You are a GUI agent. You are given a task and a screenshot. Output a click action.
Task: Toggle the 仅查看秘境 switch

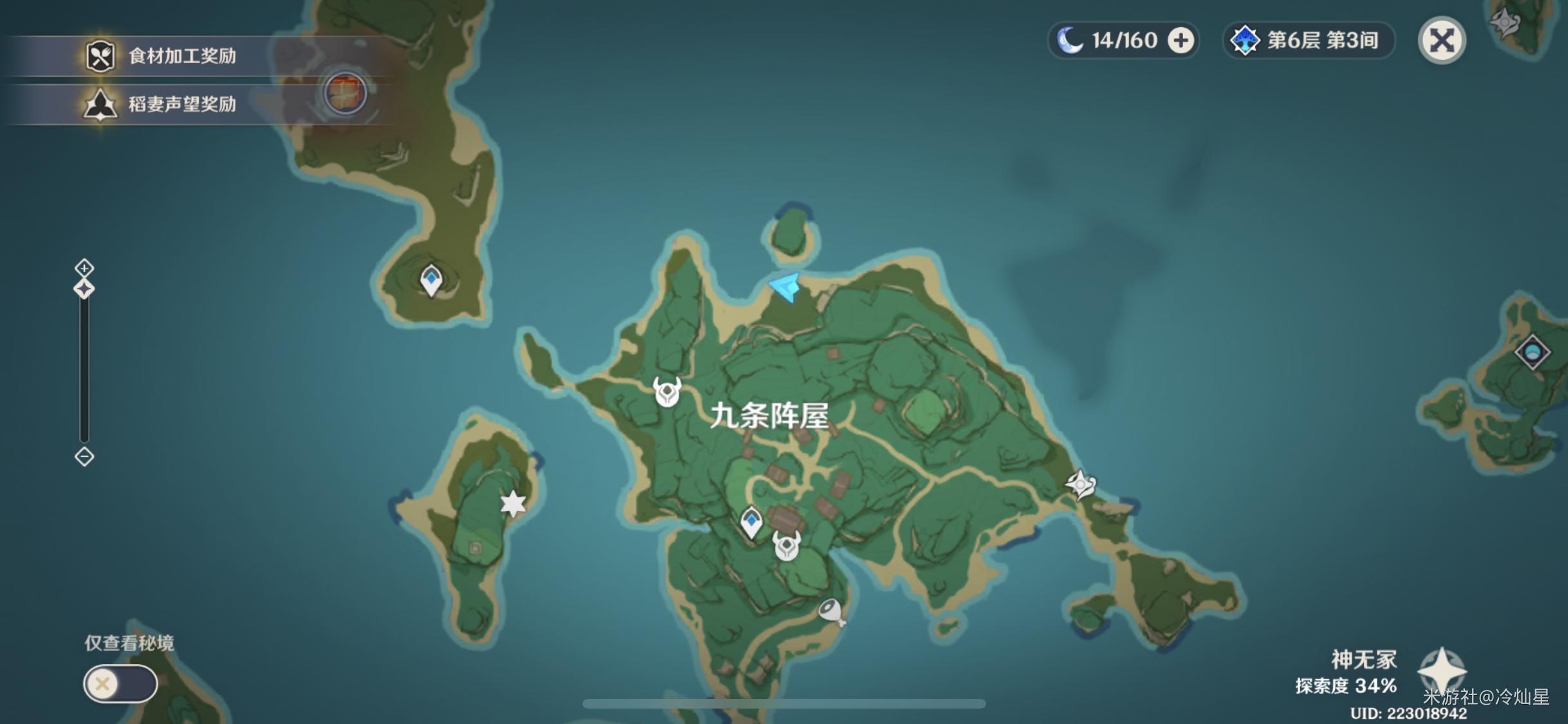120,683
